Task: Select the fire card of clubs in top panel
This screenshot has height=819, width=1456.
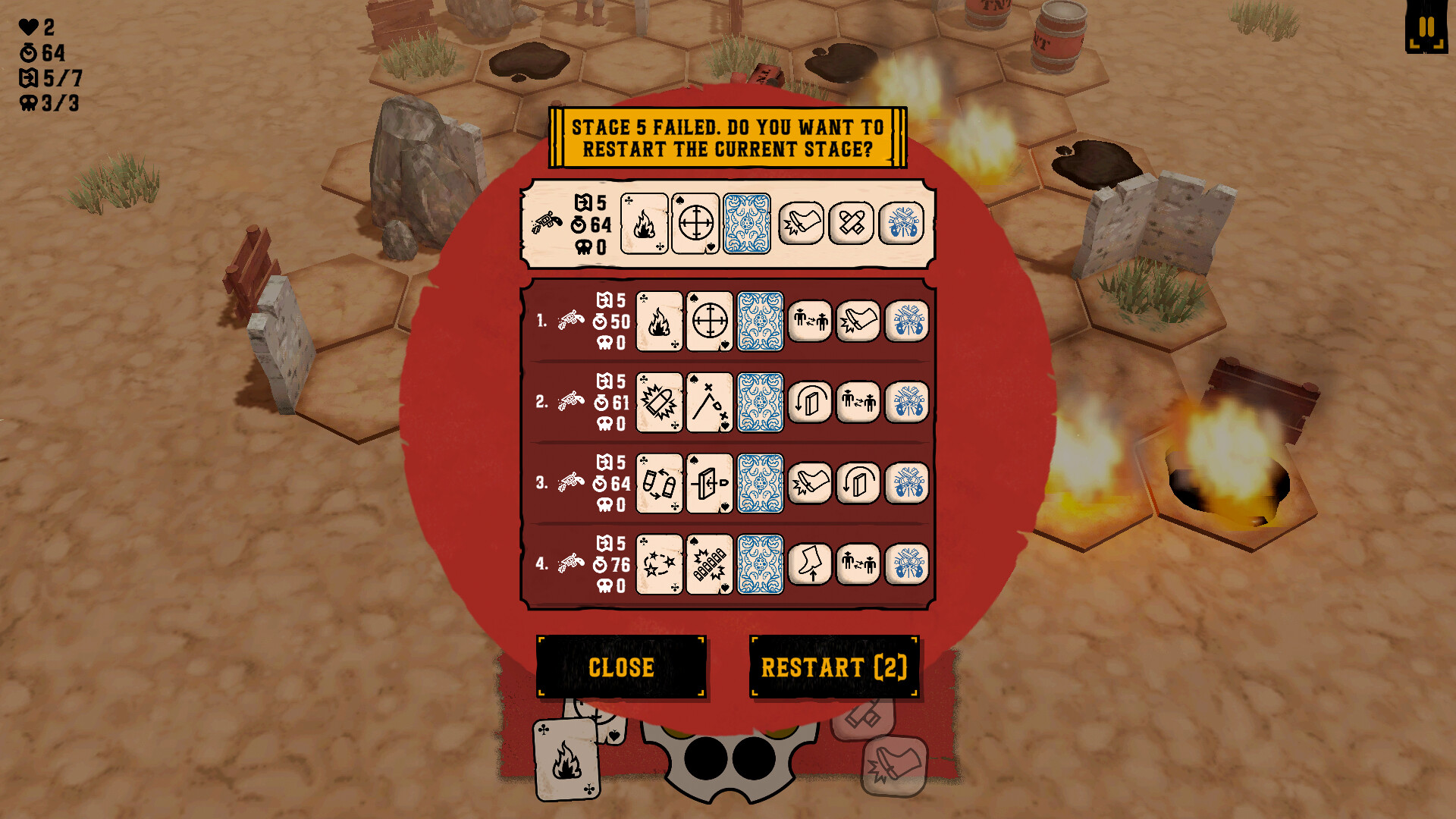Action: (x=645, y=225)
